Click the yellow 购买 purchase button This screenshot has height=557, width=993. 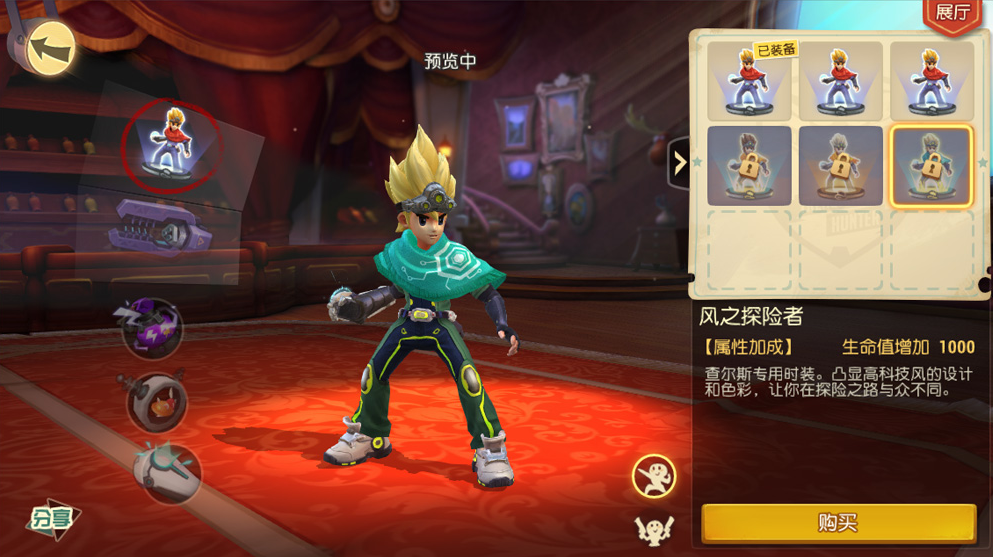pyautogui.click(x=838, y=523)
